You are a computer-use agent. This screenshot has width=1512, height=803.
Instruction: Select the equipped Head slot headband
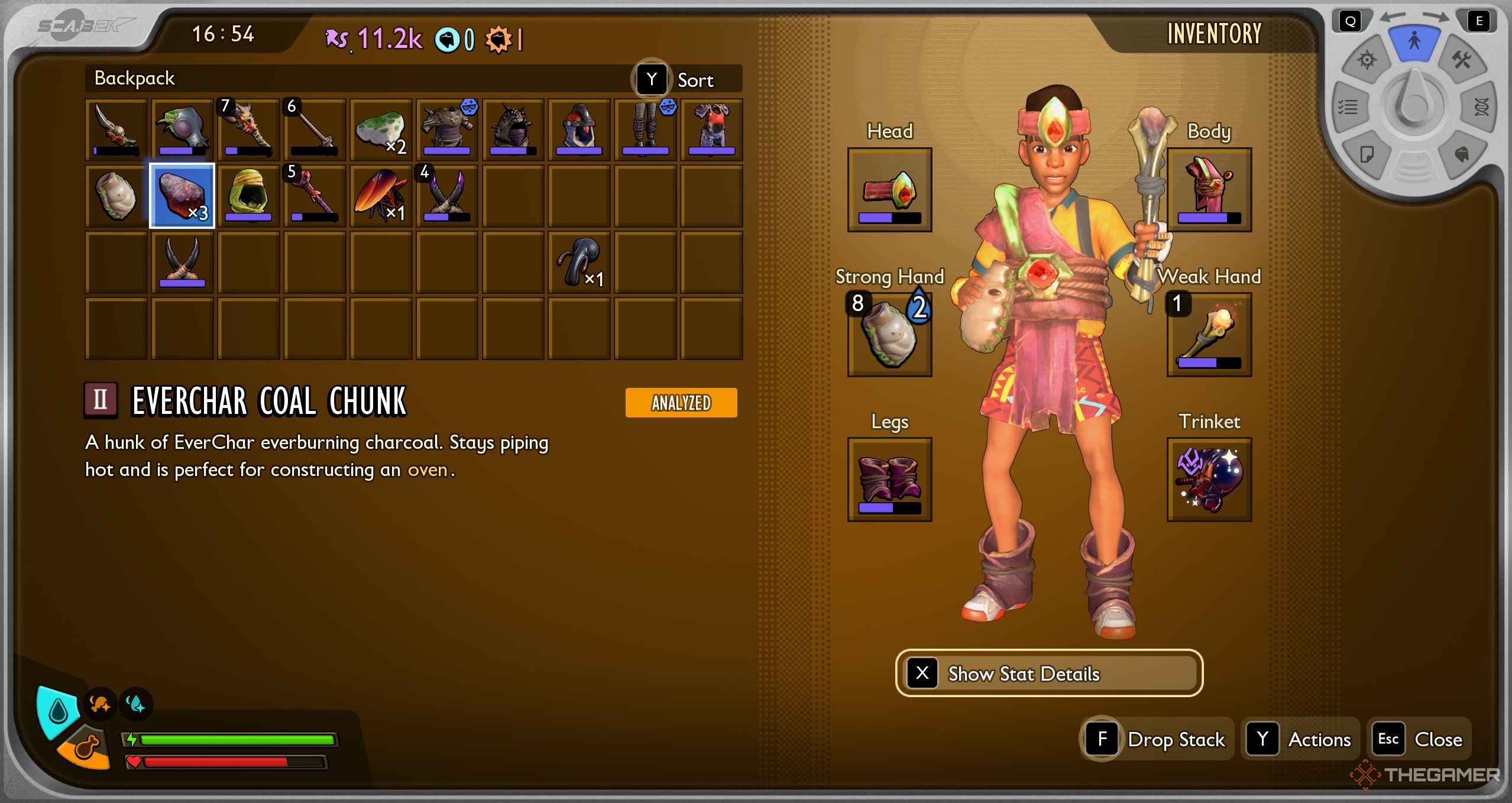(889, 190)
